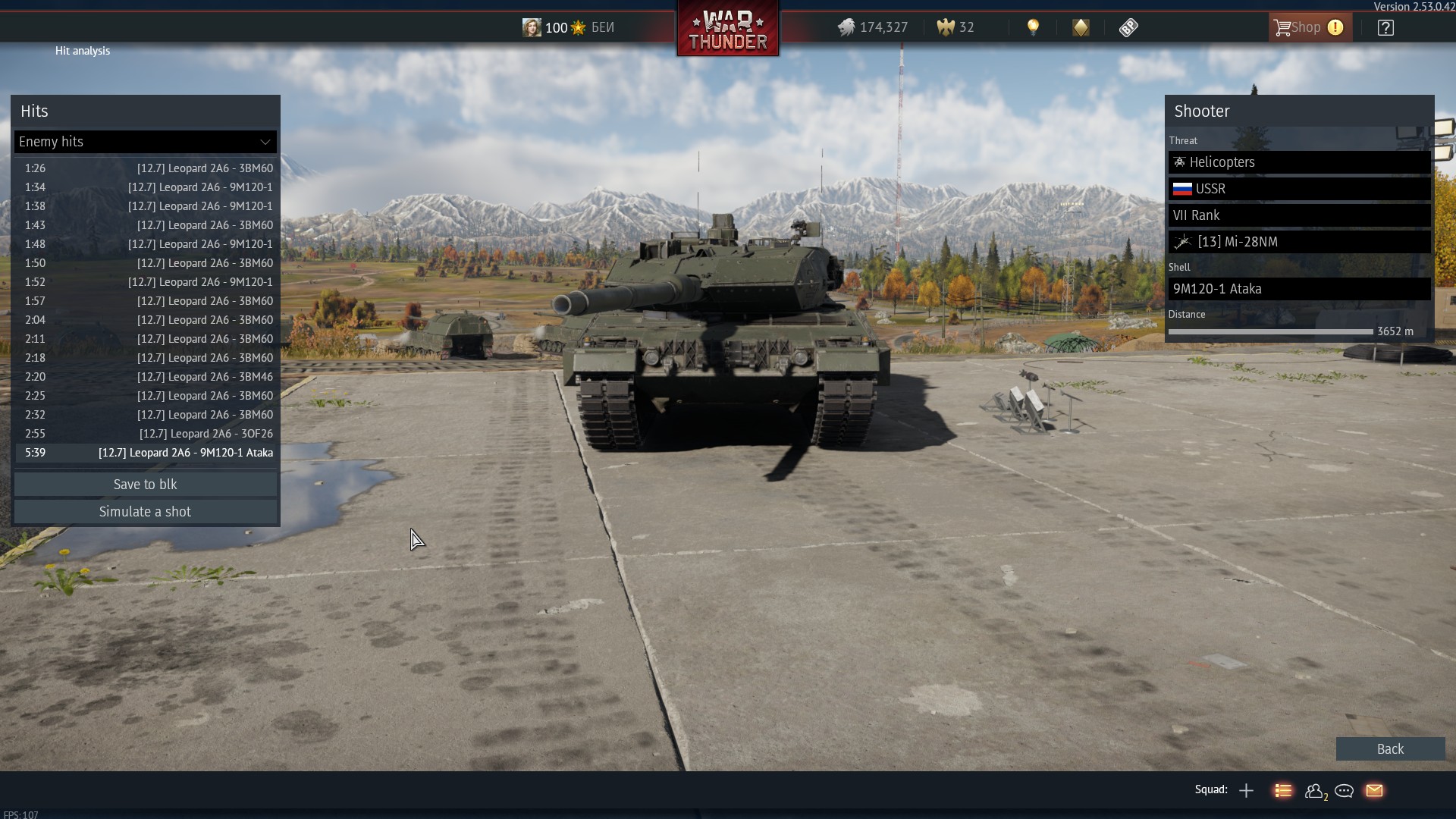Viewport: 1456px width, 819px height.
Task: Open the question mark help button
Action: (1385, 28)
